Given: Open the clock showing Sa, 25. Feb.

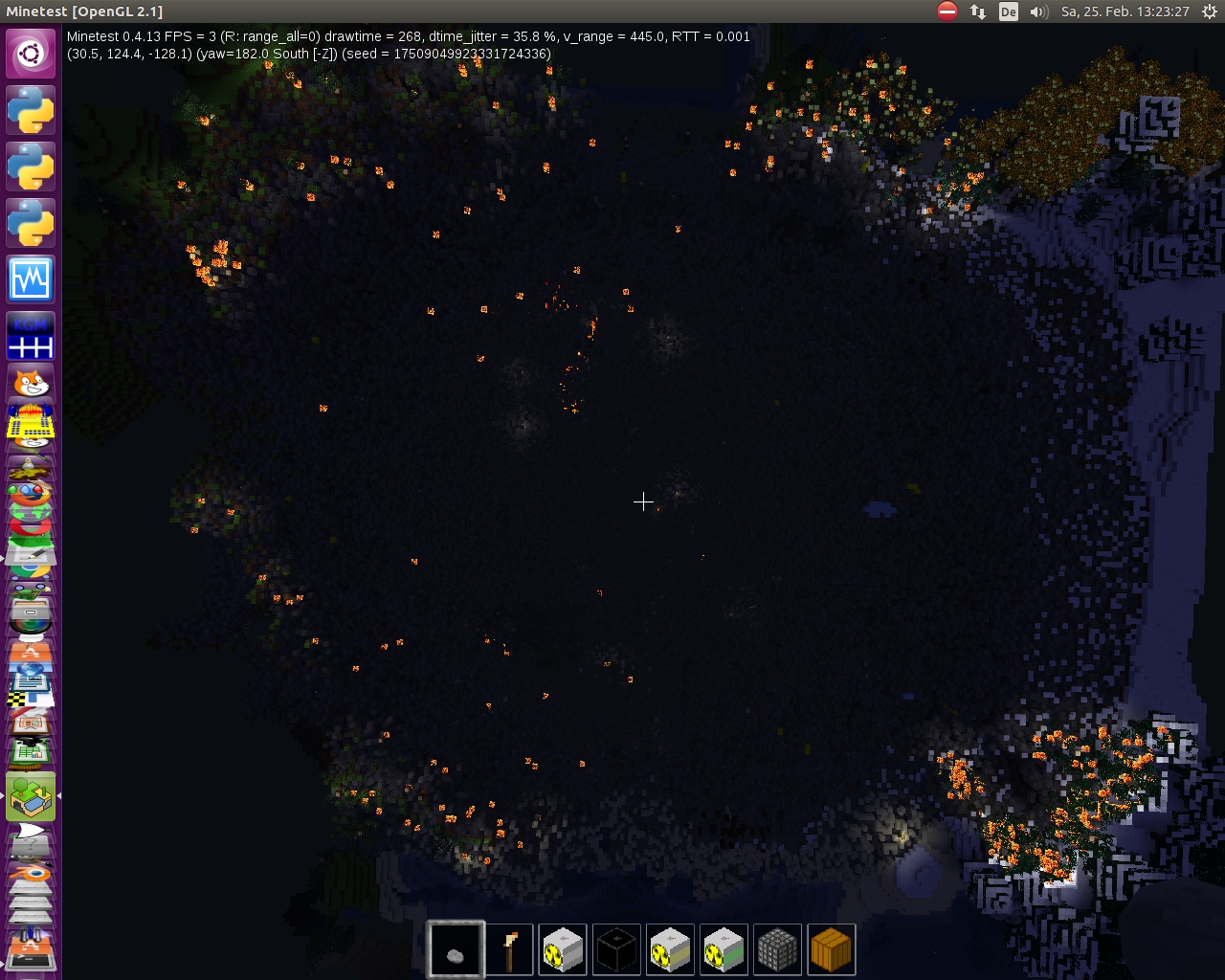Looking at the screenshot, I should click(1125, 12).
